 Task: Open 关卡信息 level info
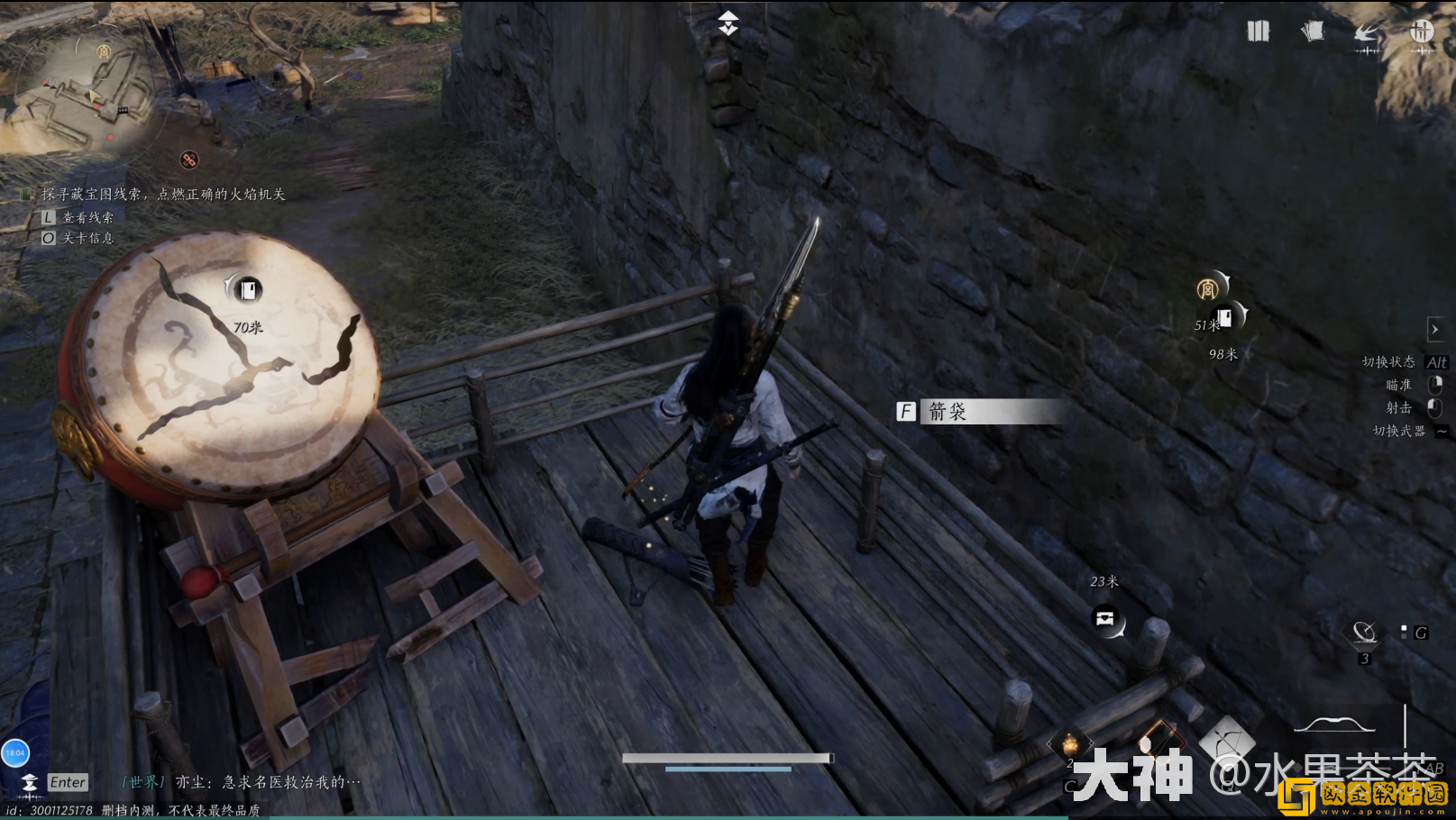point(87,238)
